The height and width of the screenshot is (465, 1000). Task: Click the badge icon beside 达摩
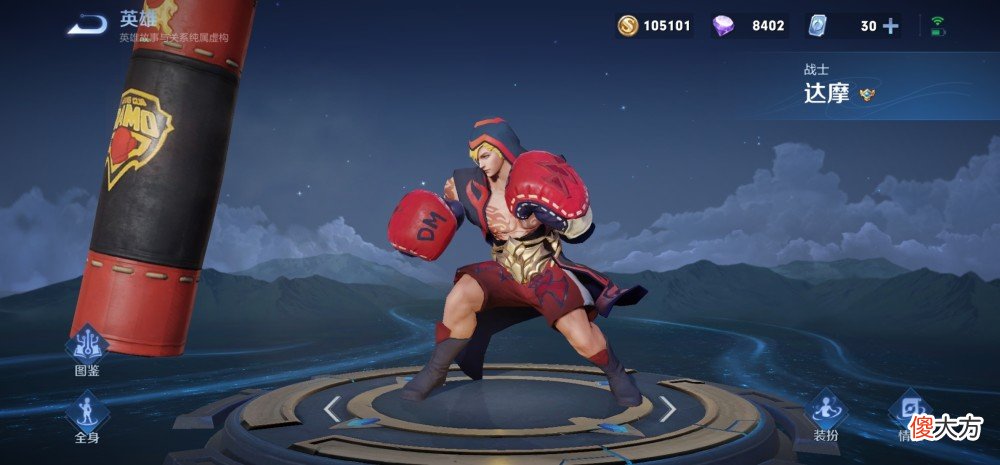coord(867,95)
